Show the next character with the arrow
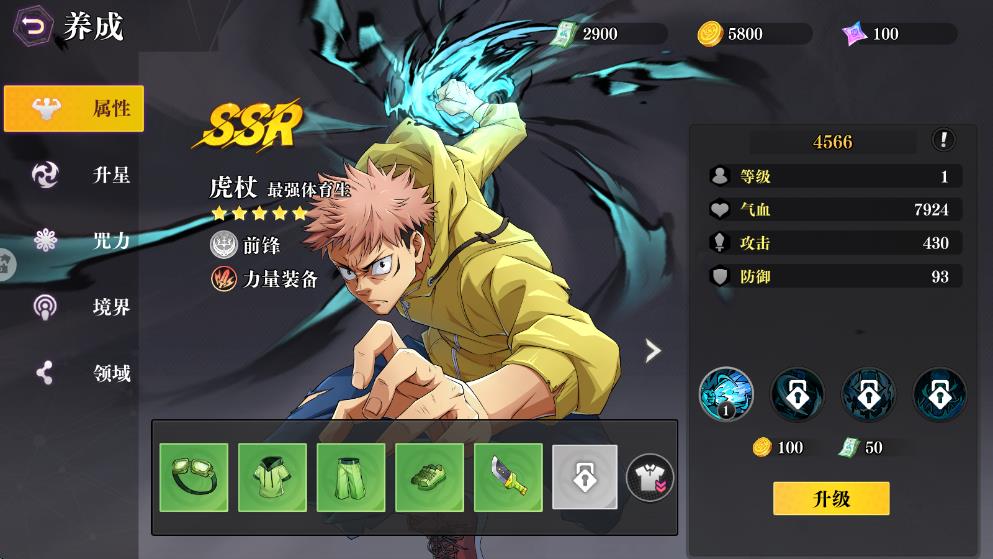 click(x=653, y=350)
